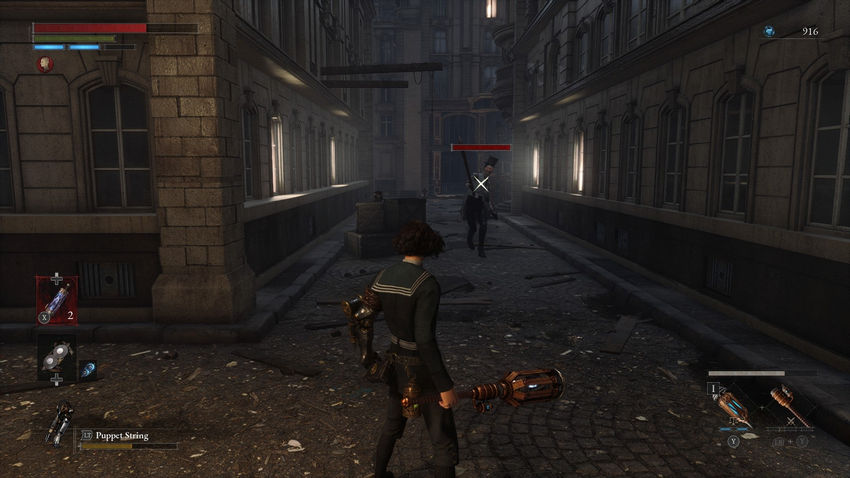Activate the Puppet String Legion Arm icon
This screenshot has width=850, height=478.
point(59,422)
